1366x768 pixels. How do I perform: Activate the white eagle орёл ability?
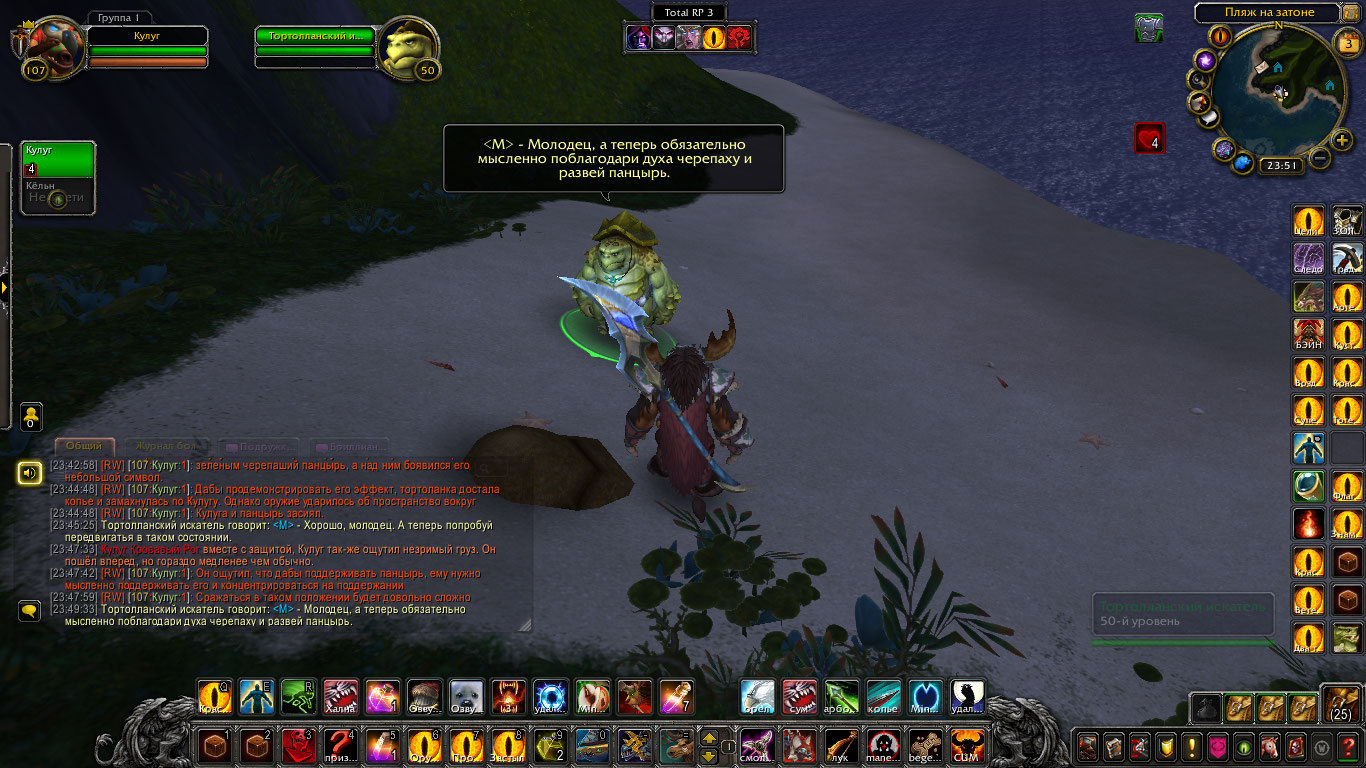click(757, 697)
